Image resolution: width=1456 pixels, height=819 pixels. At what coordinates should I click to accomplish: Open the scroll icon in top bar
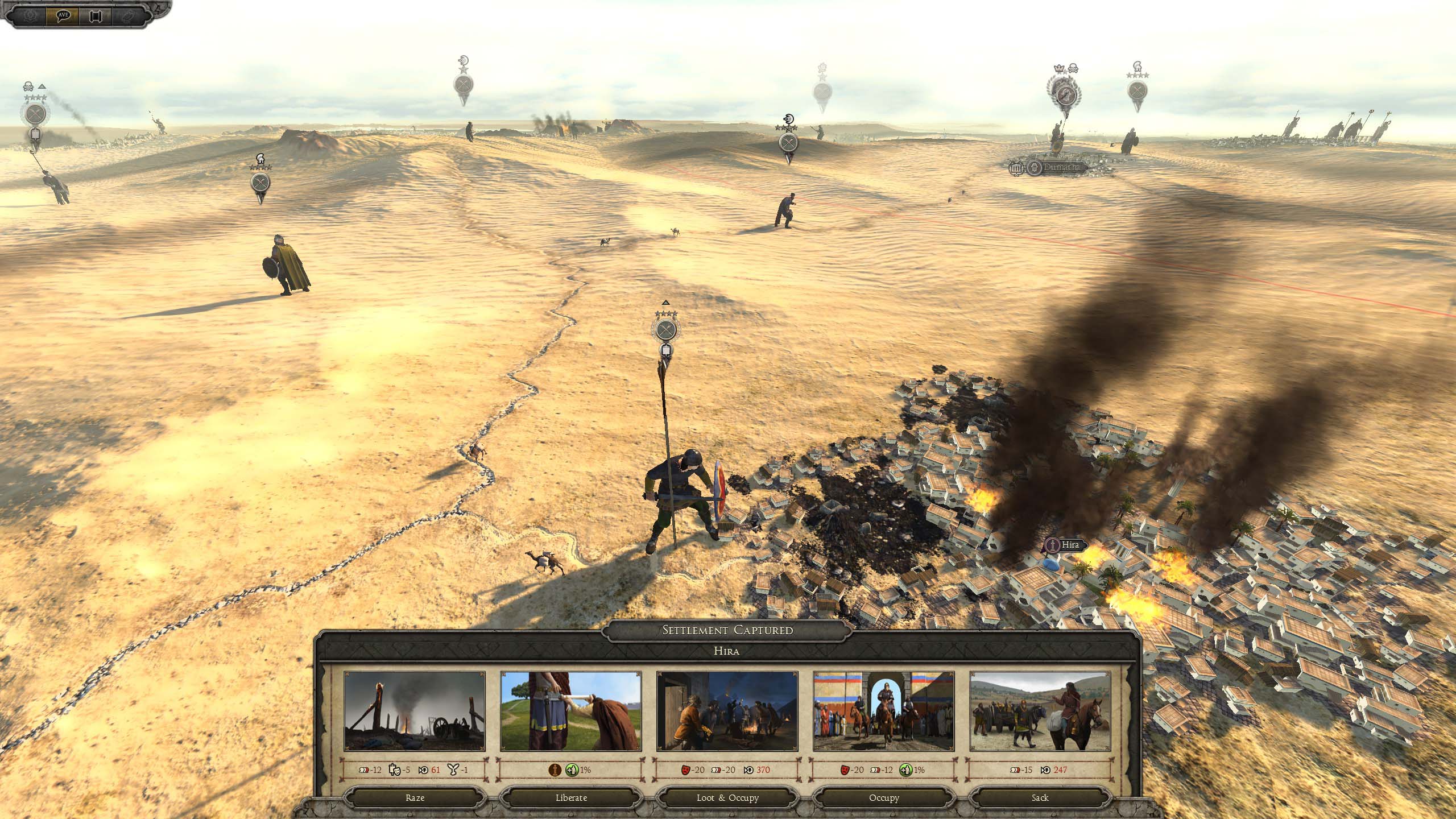coord(95,15)
